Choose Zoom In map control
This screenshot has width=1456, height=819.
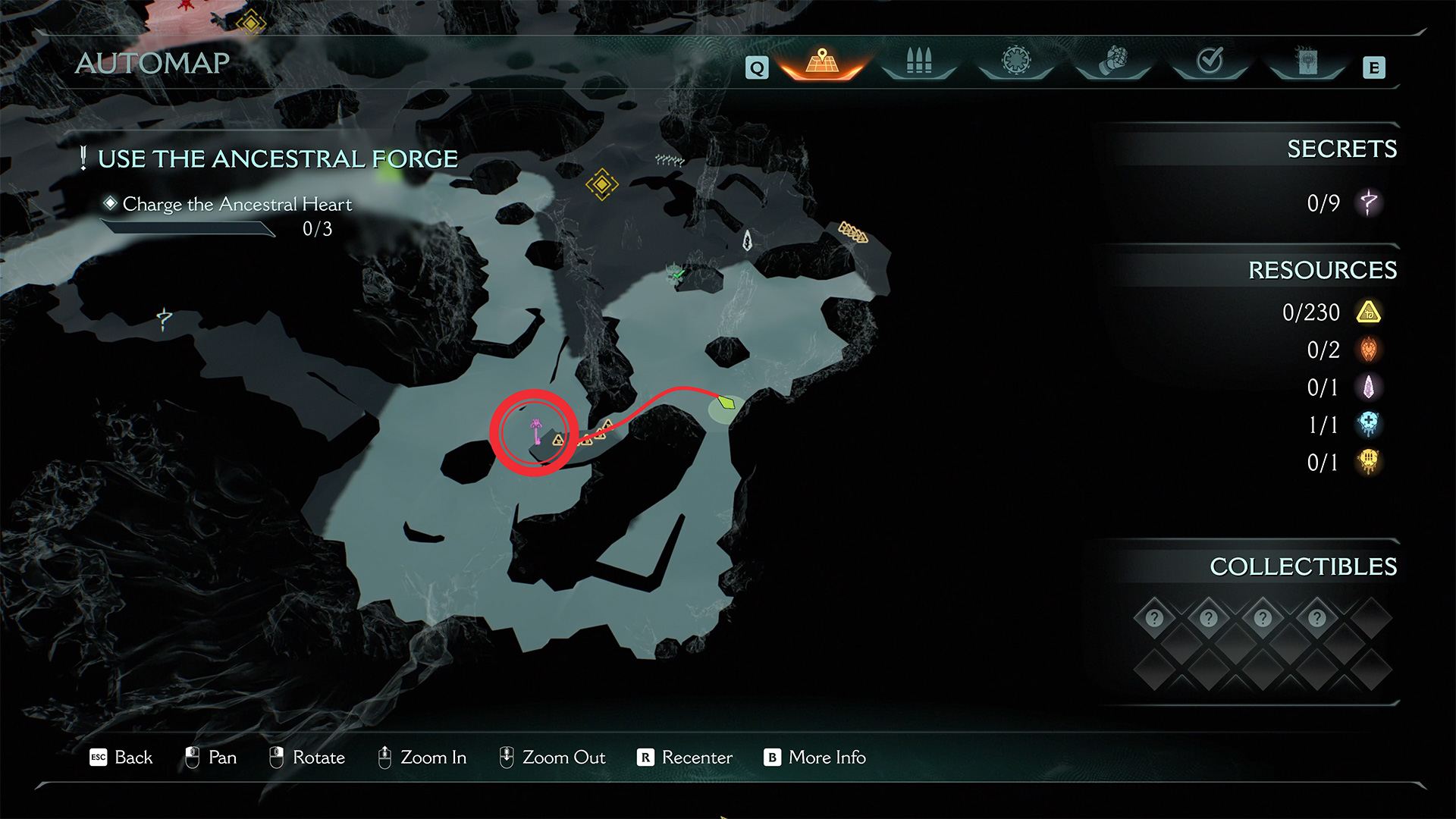coord(422,758)
